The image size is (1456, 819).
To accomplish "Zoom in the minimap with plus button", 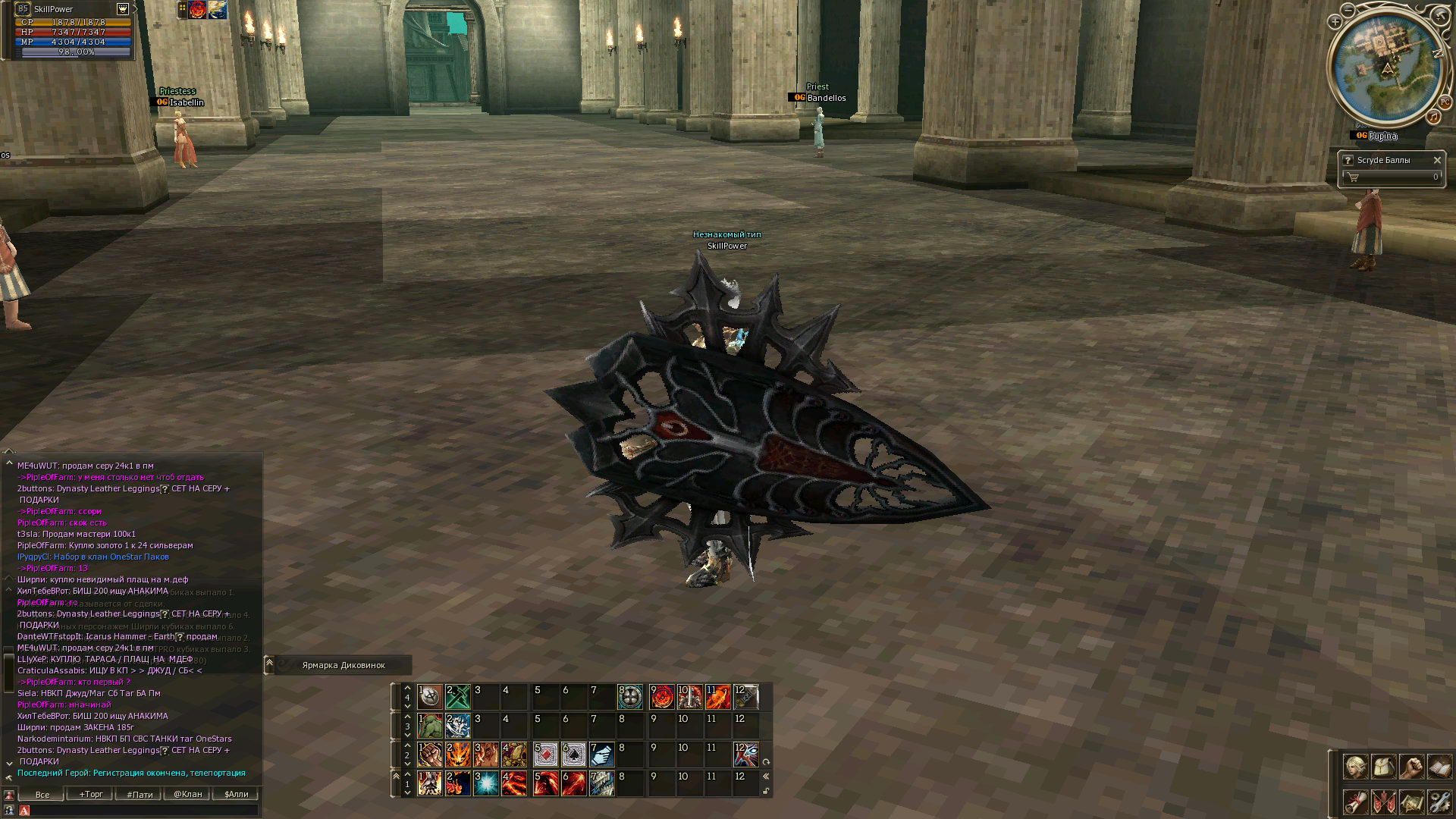I will tap(1335, 22).
